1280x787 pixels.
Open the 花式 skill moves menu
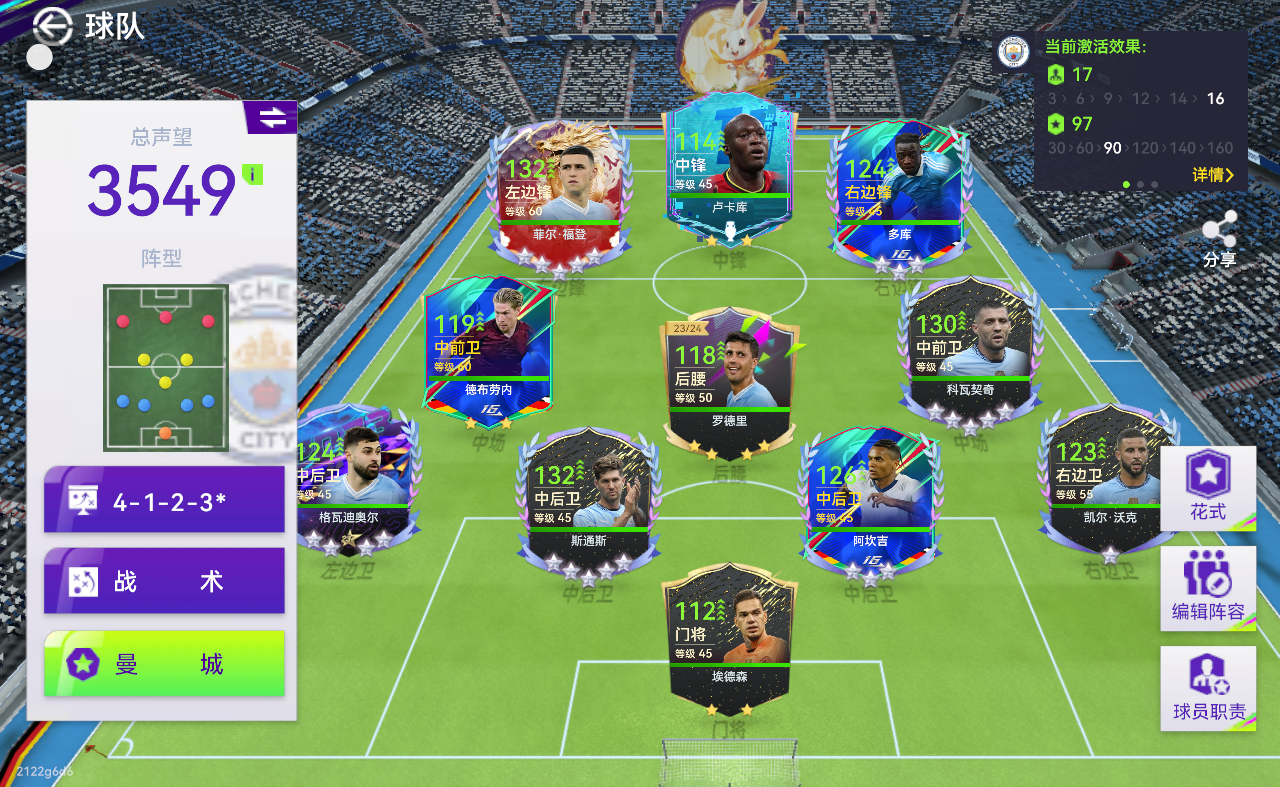(x=1208, y=488)
